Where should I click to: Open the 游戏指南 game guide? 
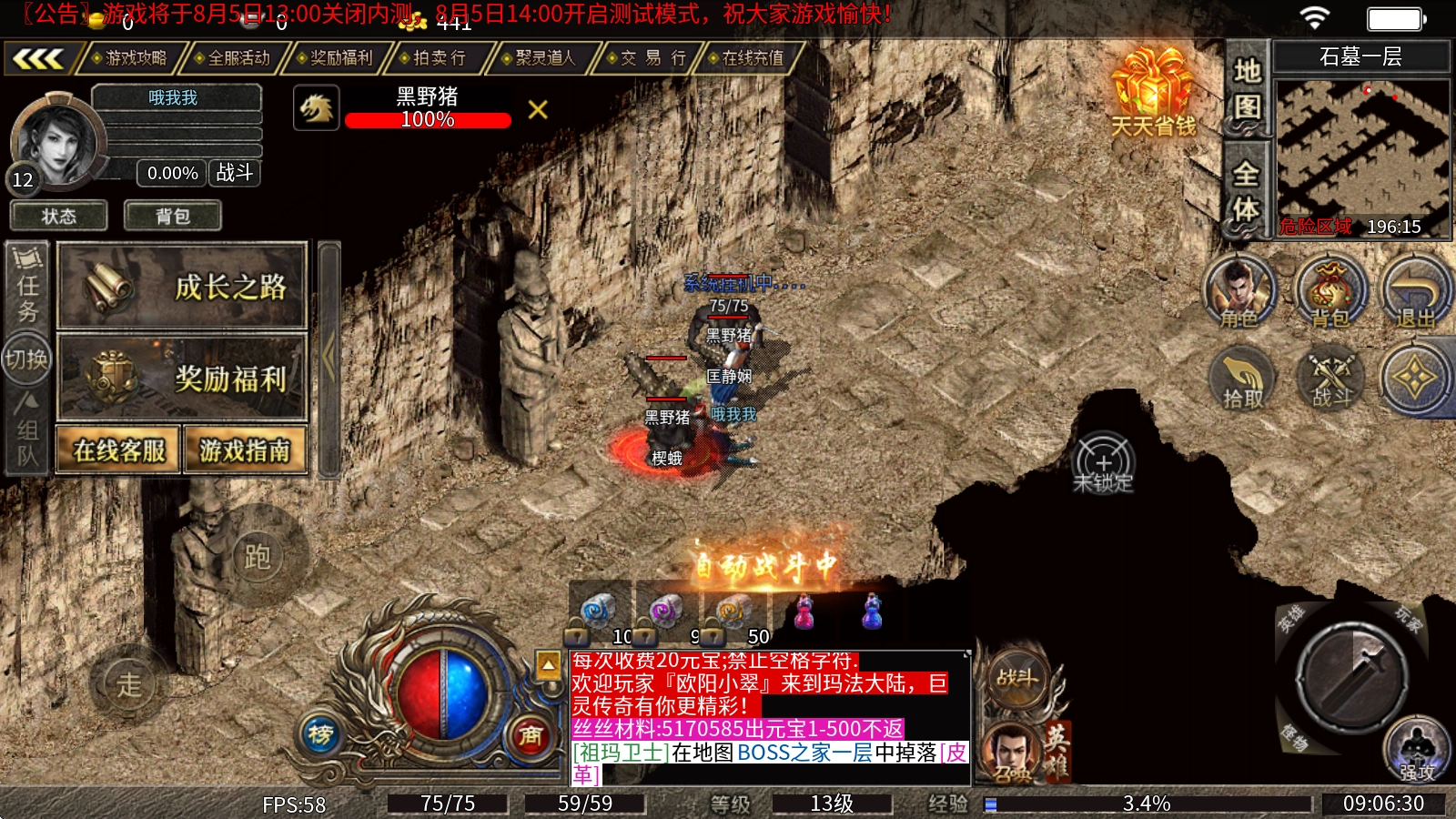point(245,450)
